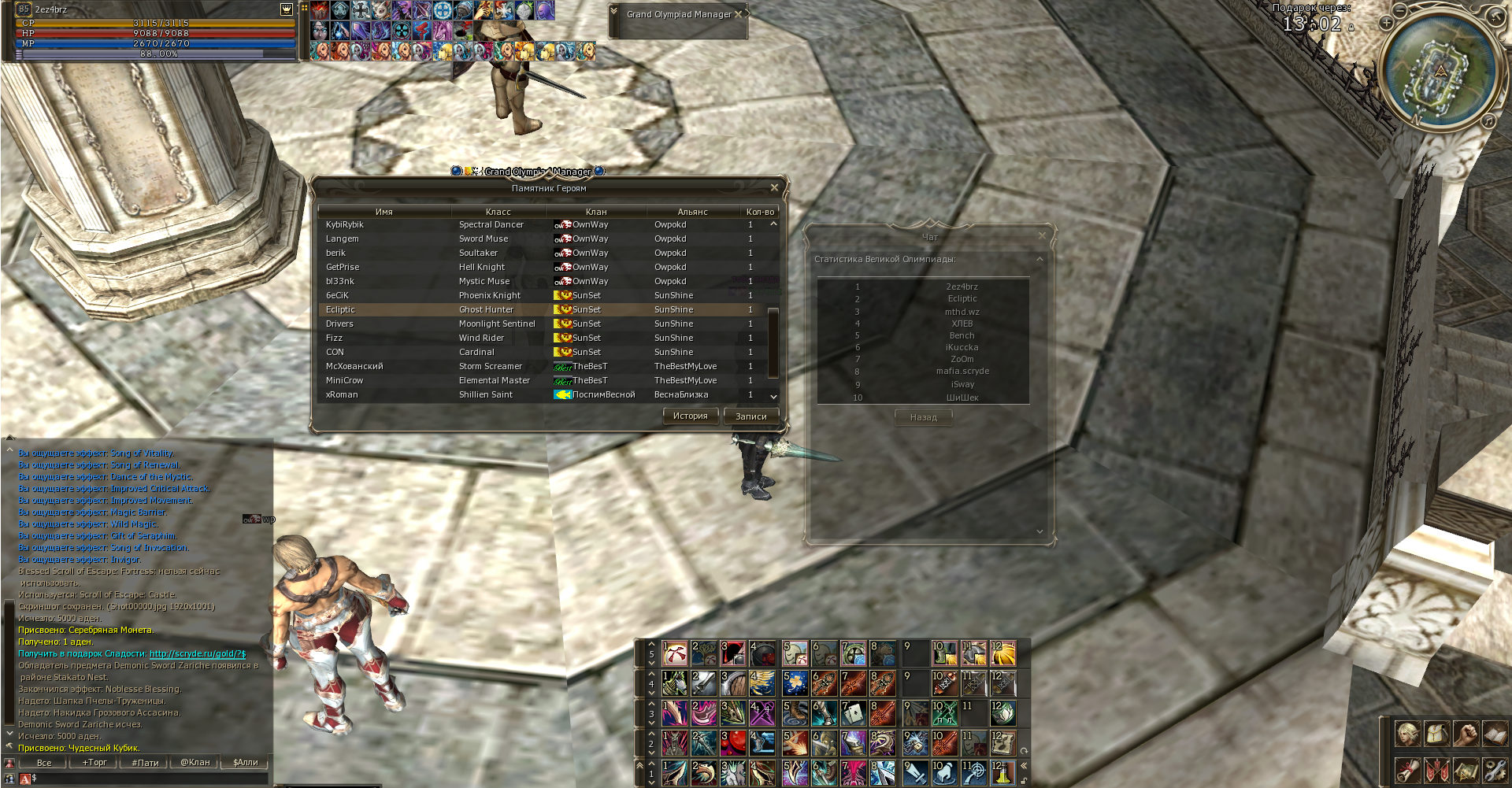Open the character status elf-face icon
Viewport: 1512px width, 788px height.
1407,734
